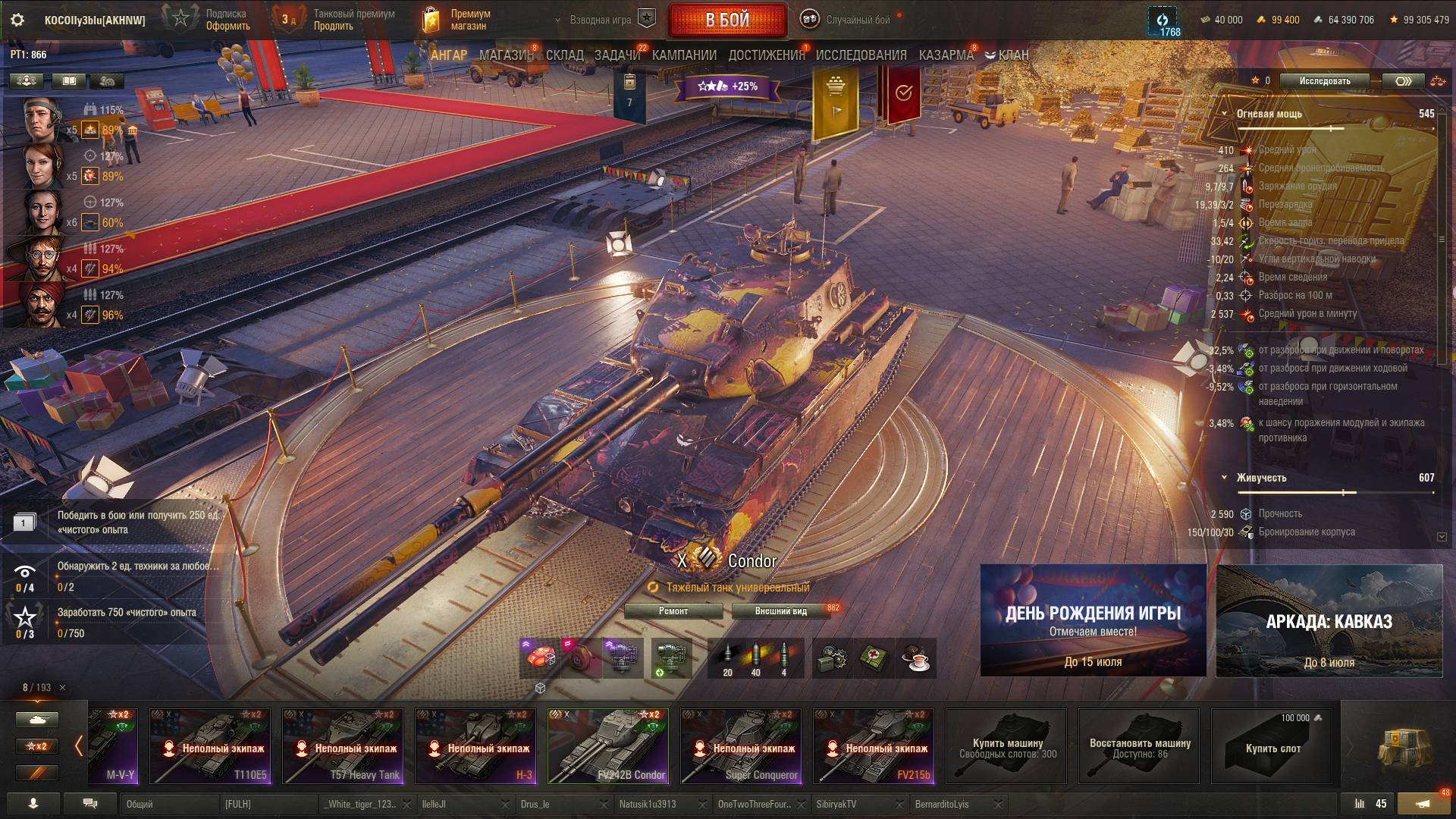Open the МАГАЗИН tab
Image resolution: width=1456 pixels, height=819 pixels.
pos(507,55)
